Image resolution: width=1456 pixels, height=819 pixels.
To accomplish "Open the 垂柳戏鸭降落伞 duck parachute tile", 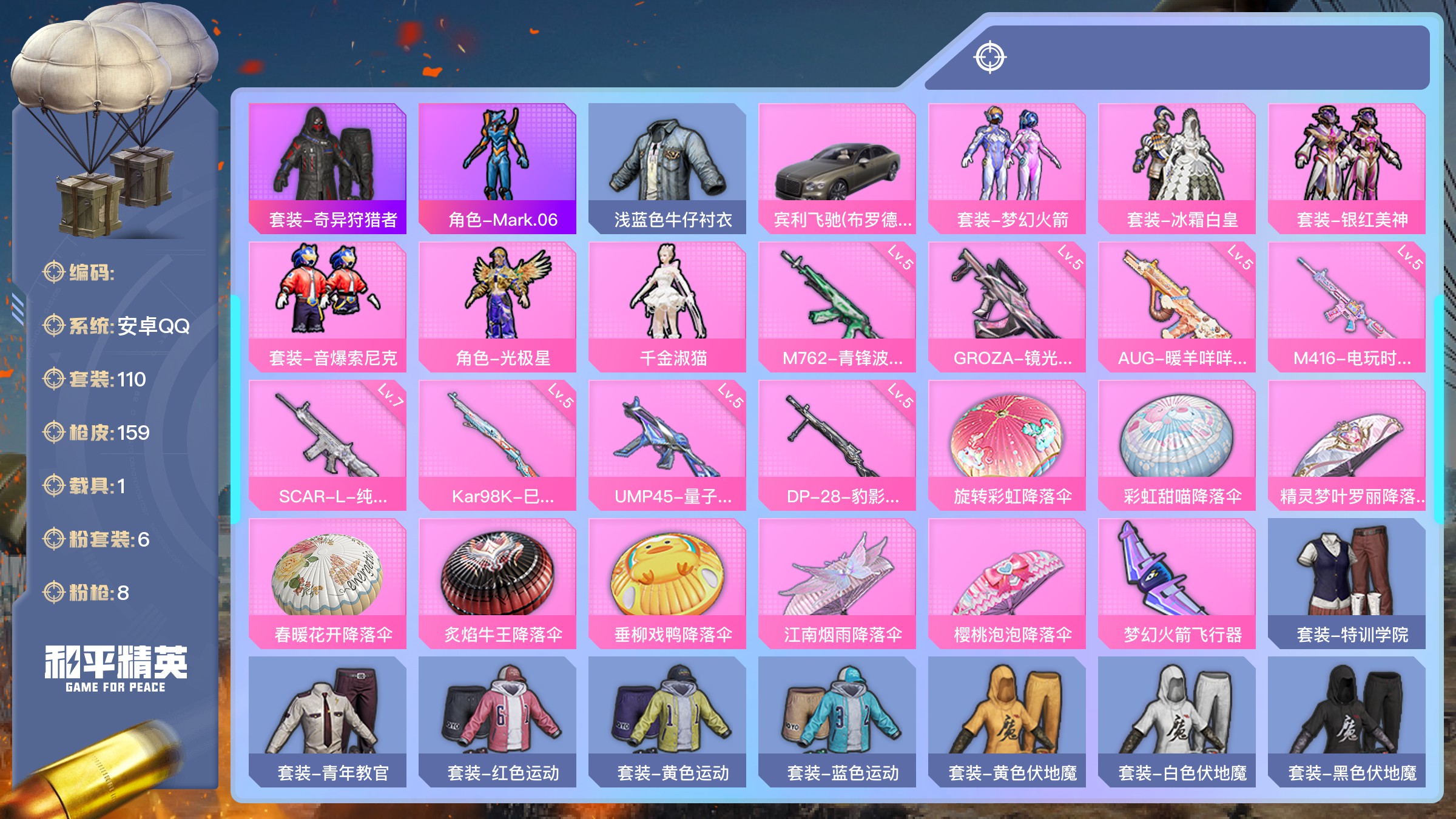I will pyautogui.click(x=667, y=583).
